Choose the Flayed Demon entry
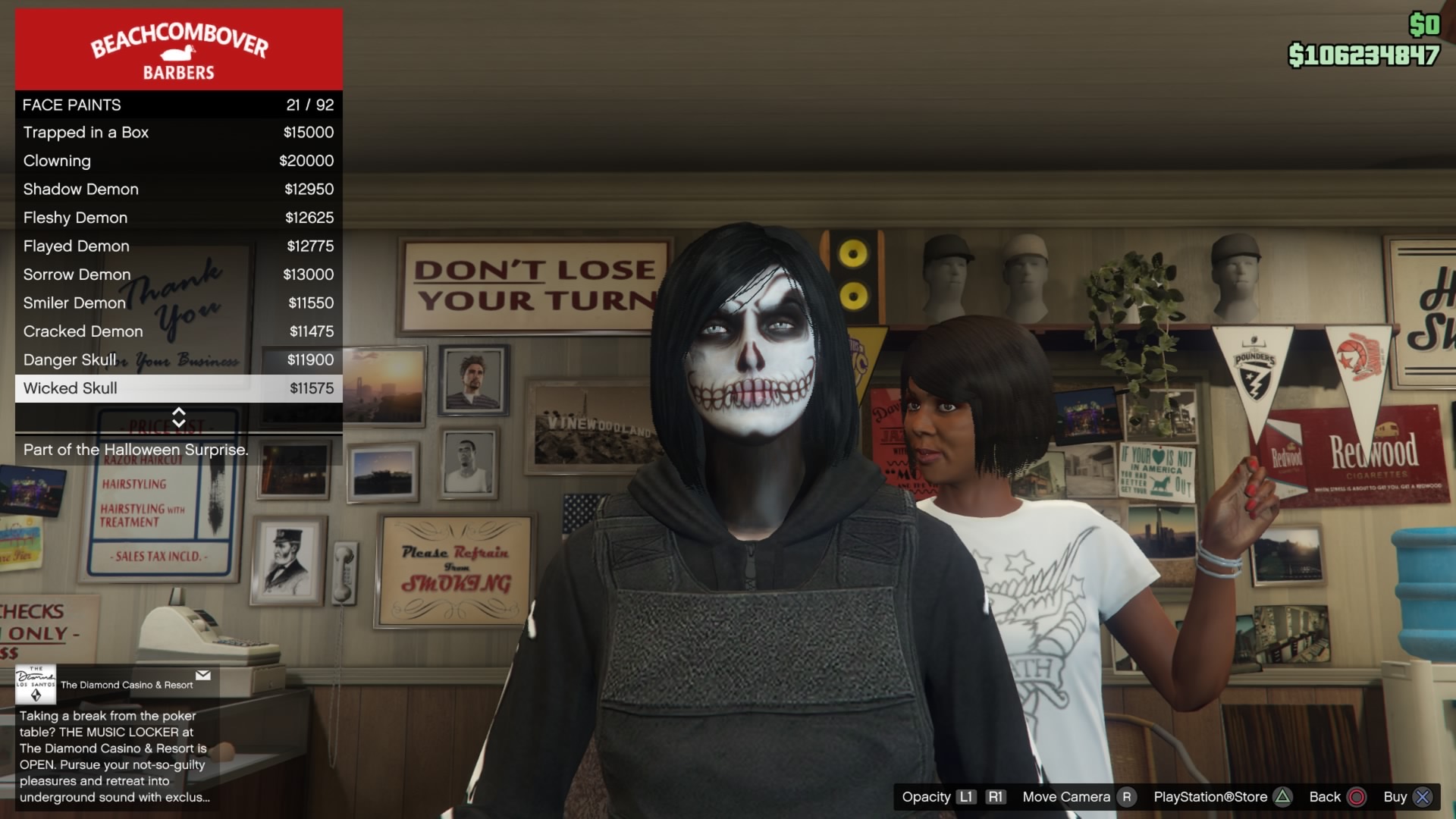The width and height of the screenshot is (1456, 819). [178, 246]
